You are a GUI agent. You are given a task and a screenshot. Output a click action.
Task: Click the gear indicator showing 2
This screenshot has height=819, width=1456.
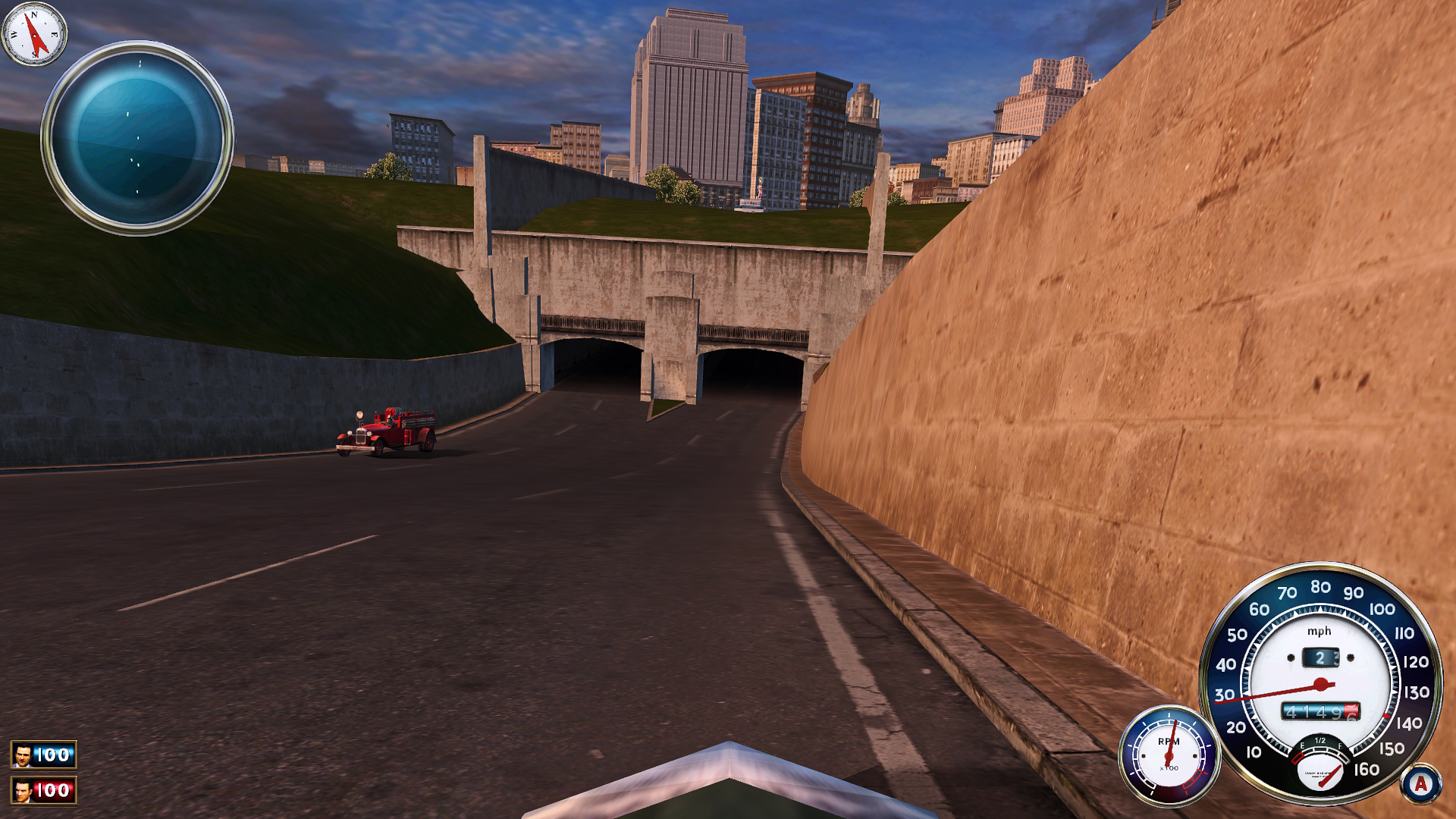point(1320,658)
